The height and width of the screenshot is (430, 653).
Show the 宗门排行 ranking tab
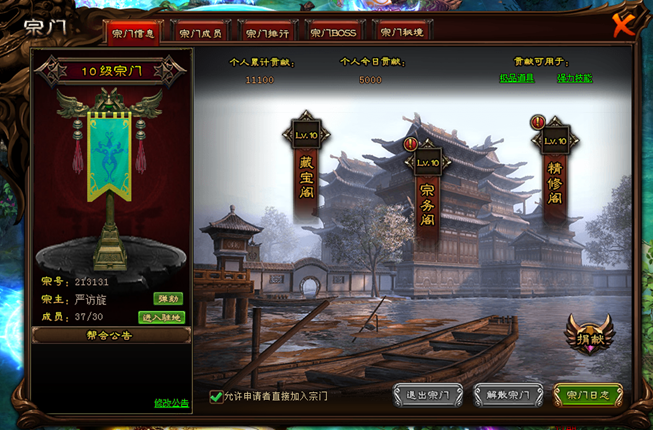tap(267, 32)
